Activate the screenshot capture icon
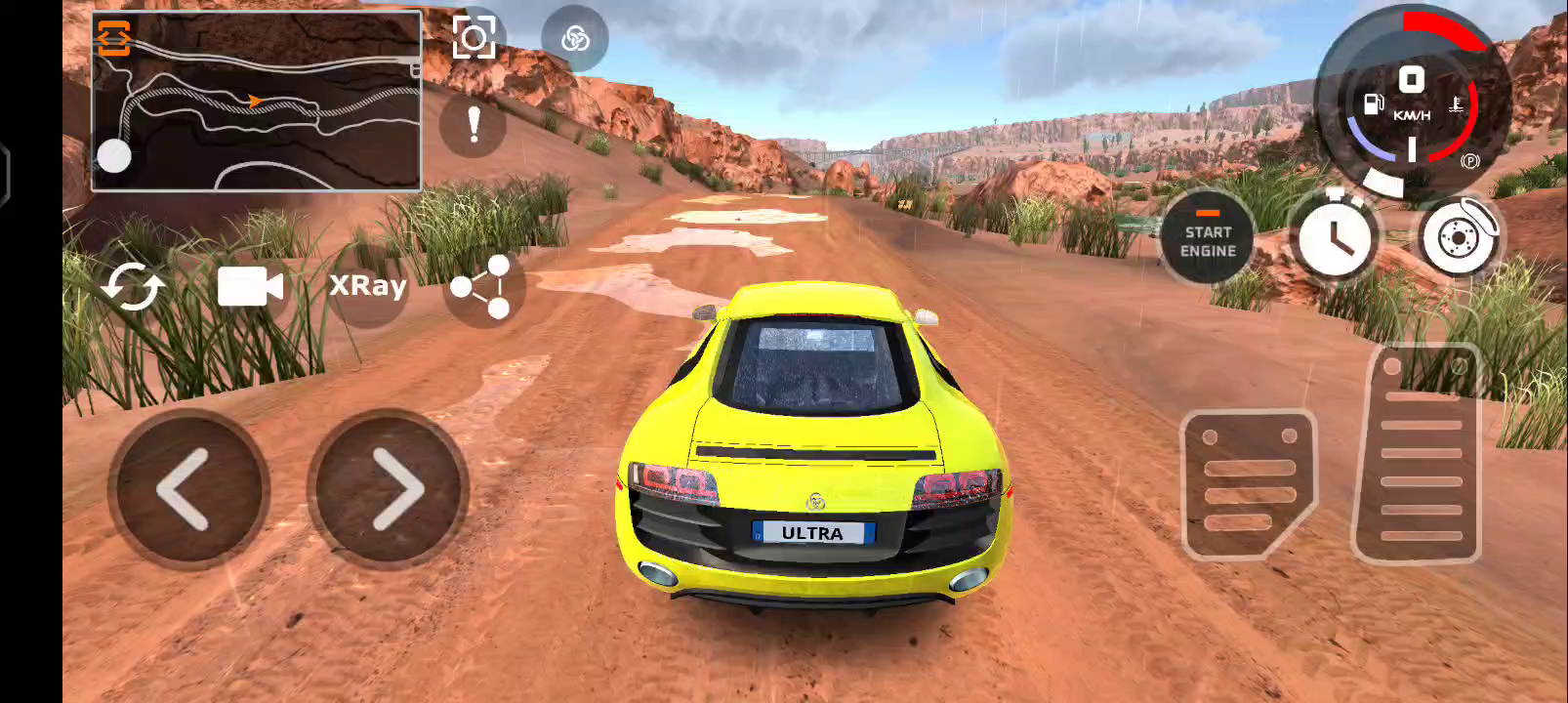1568x703 pixels. 474,38
